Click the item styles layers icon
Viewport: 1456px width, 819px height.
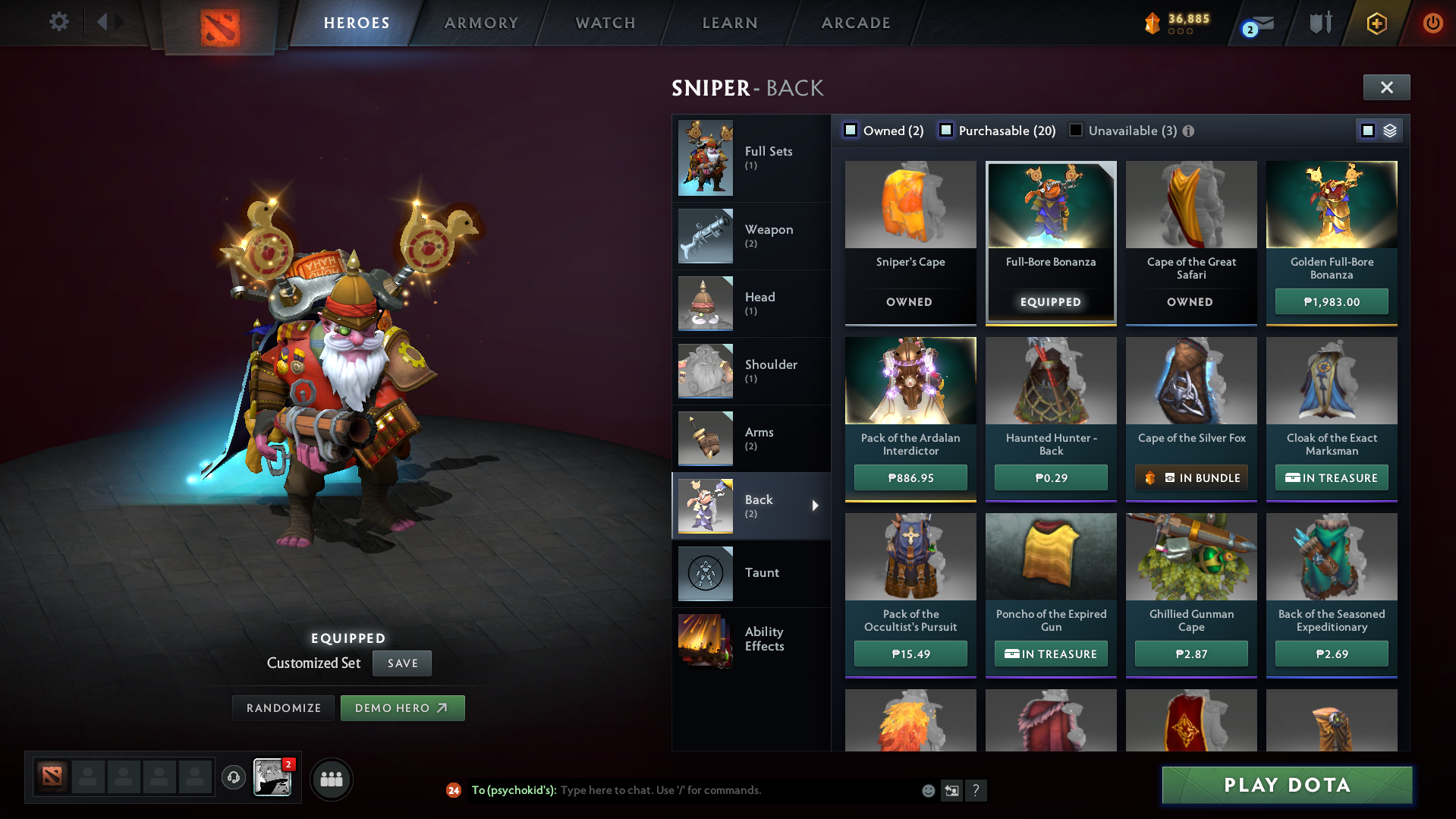click(x=1389, y=130)
